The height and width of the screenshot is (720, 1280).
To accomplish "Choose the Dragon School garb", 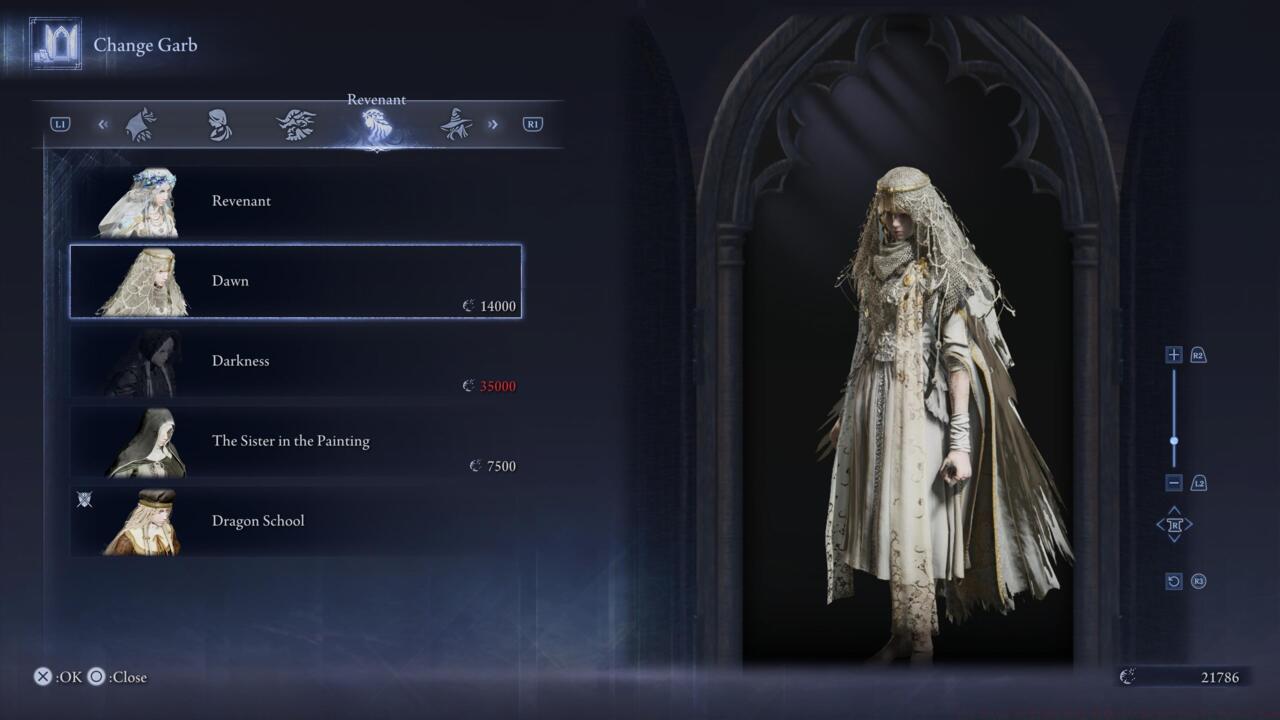I will click(x=295, y=521).
